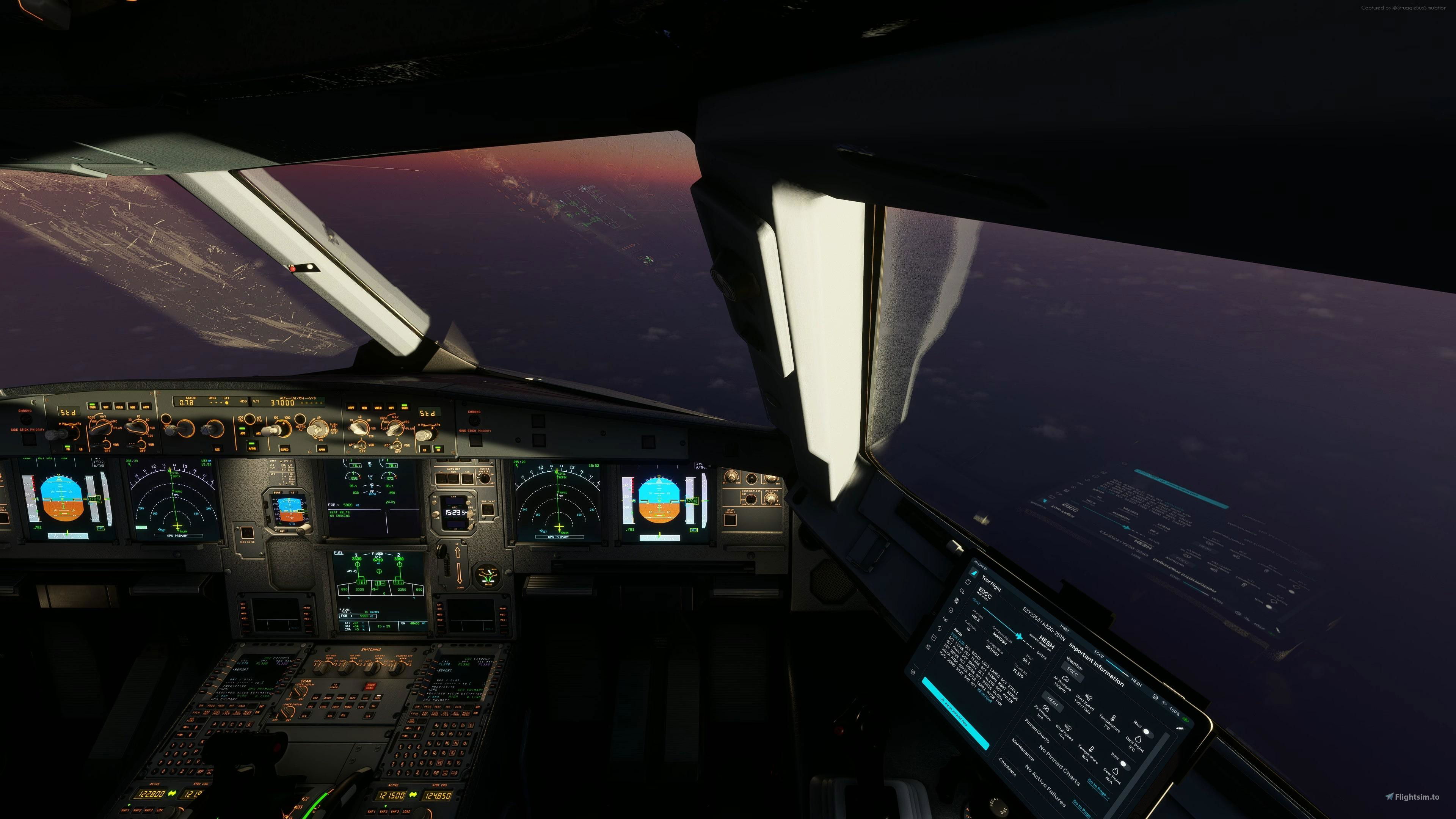
Task: Select the HESH weather tab
Action: [1054, 702]
